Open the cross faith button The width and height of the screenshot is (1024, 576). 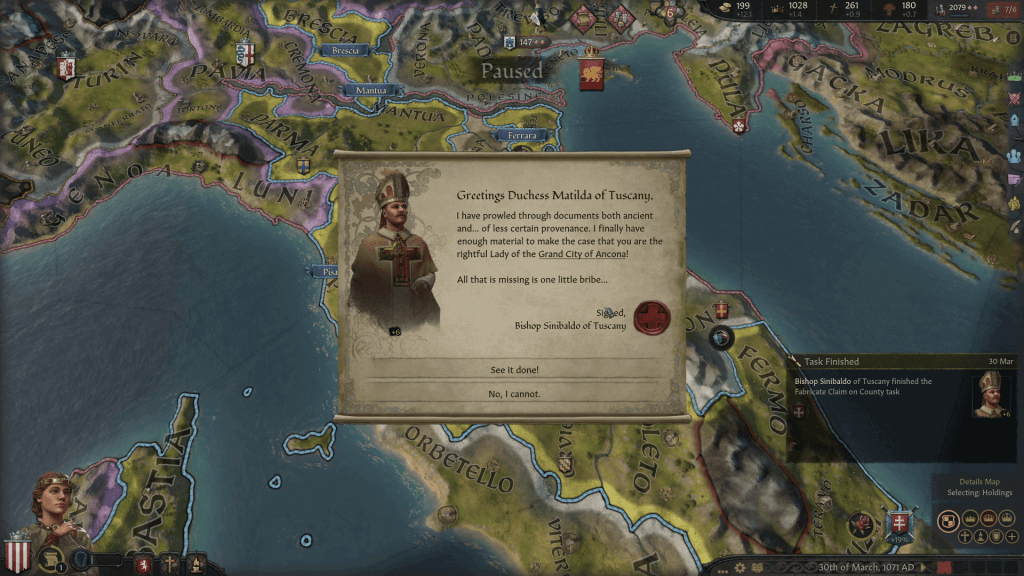tap(170, 565)
